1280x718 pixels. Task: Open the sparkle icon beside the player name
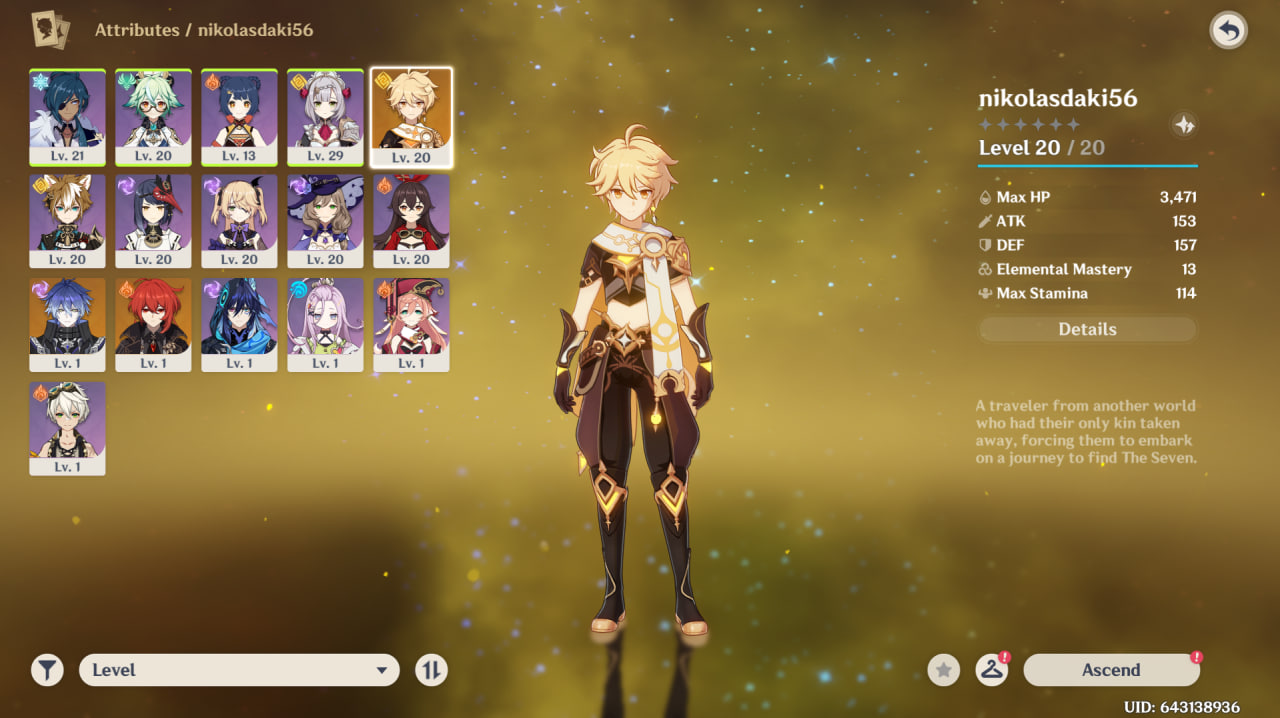point(1184,125)
